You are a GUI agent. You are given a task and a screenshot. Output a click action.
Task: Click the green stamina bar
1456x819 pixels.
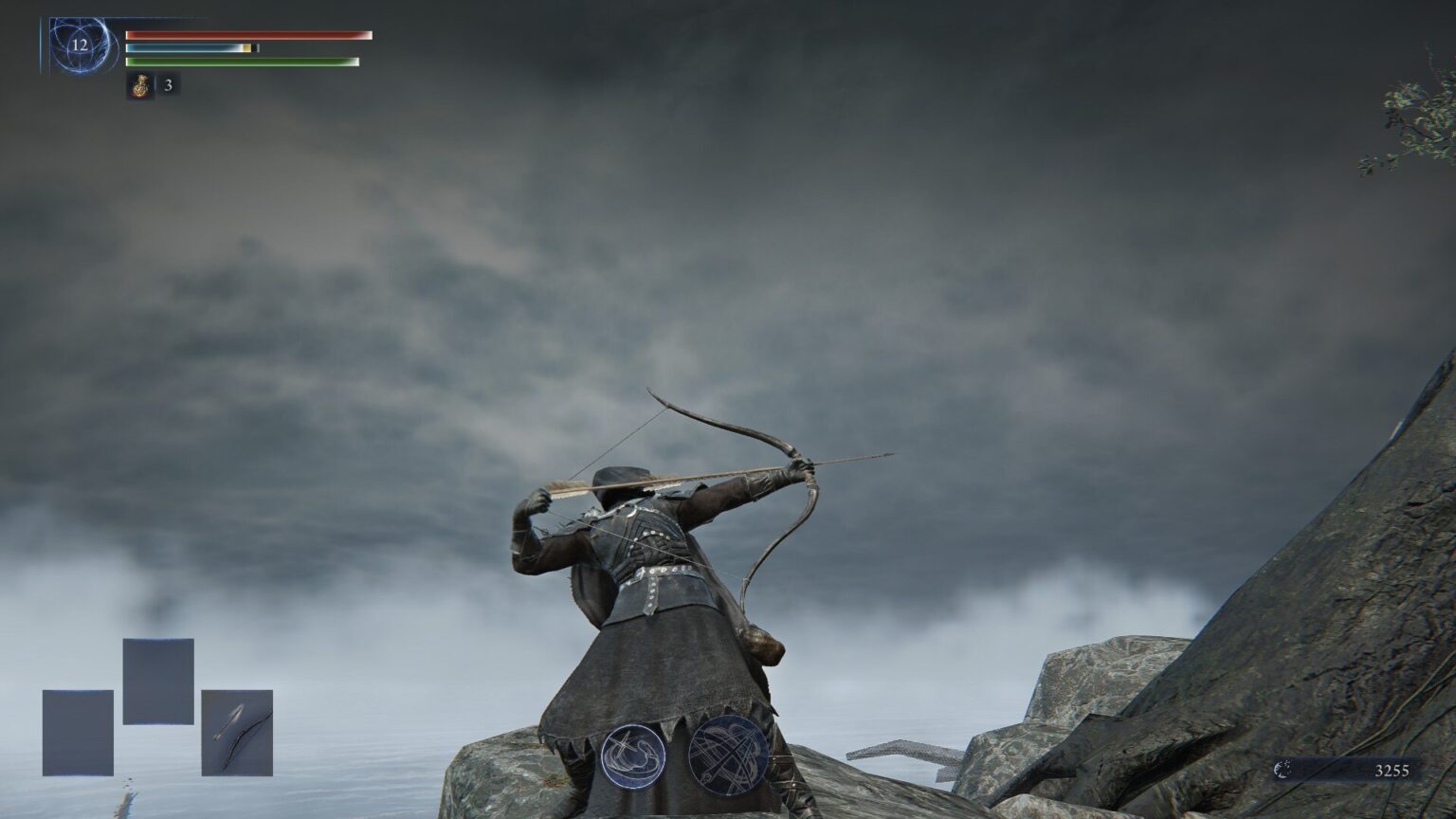pos(242,61)
